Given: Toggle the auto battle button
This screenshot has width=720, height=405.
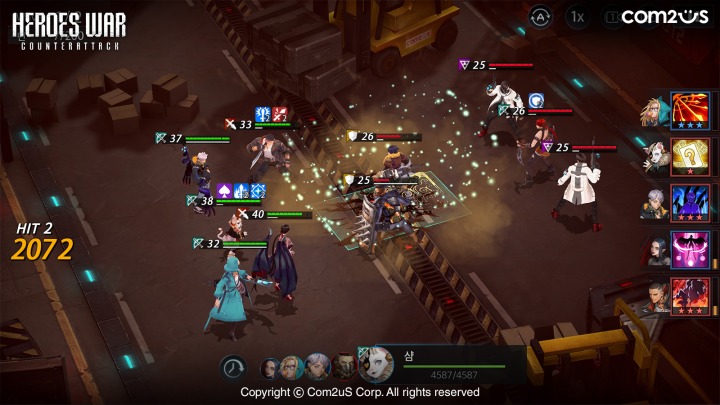Looking at the screenshot, I should tap(540, 17).
